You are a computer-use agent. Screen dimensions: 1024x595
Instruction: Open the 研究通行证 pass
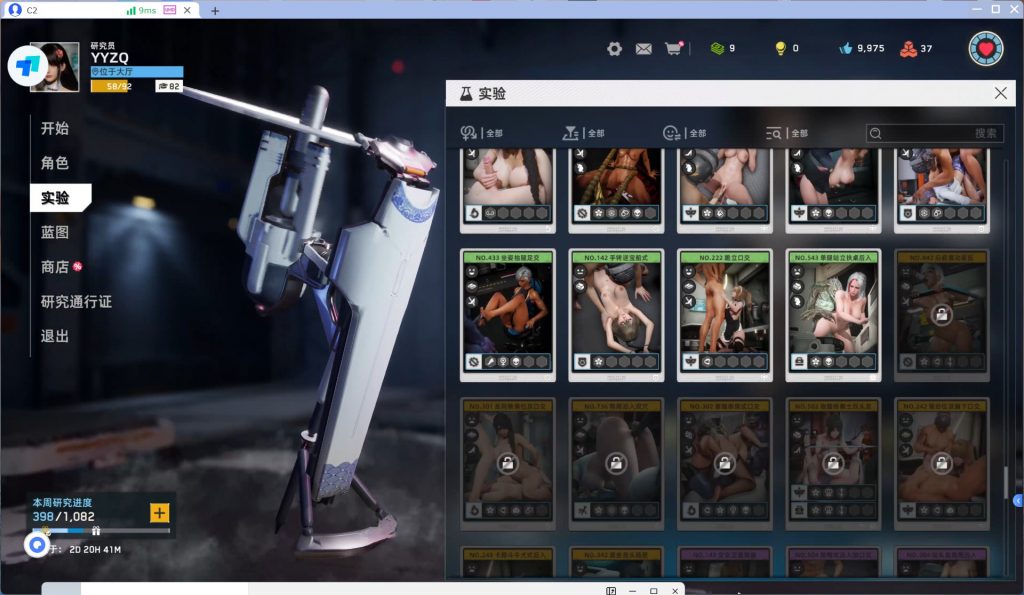[76, 302]
